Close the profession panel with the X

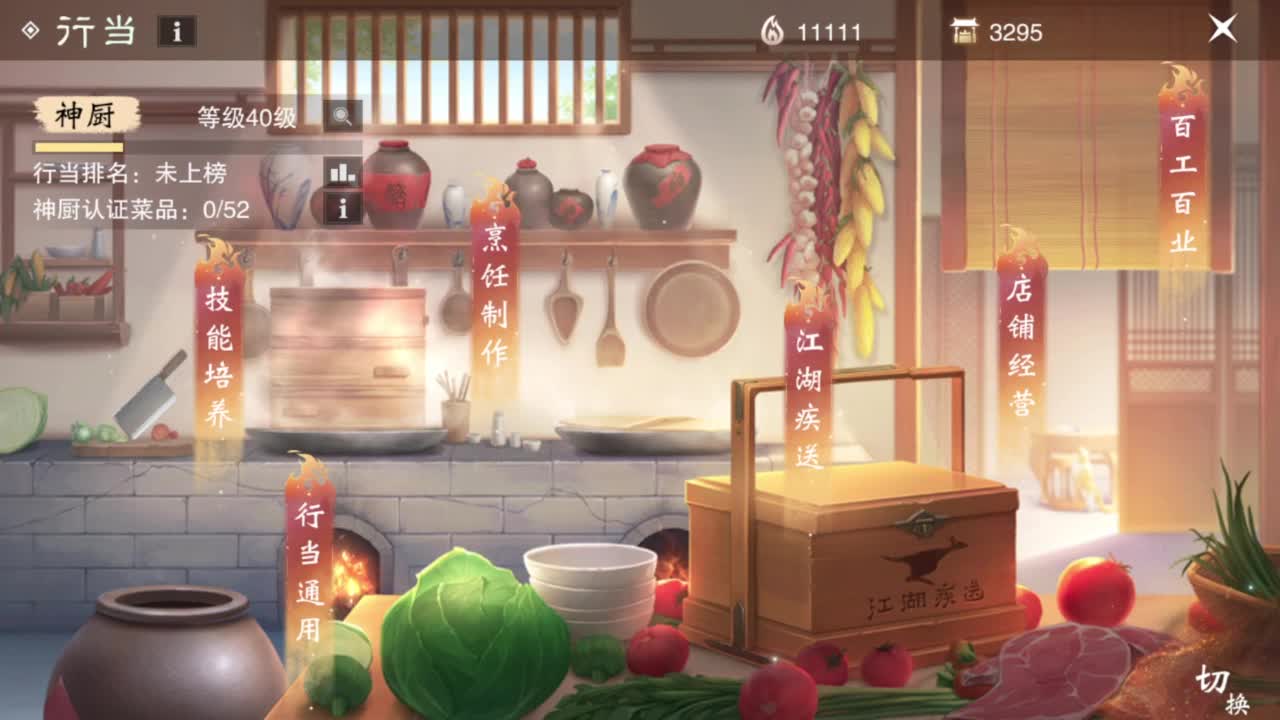1221,27
